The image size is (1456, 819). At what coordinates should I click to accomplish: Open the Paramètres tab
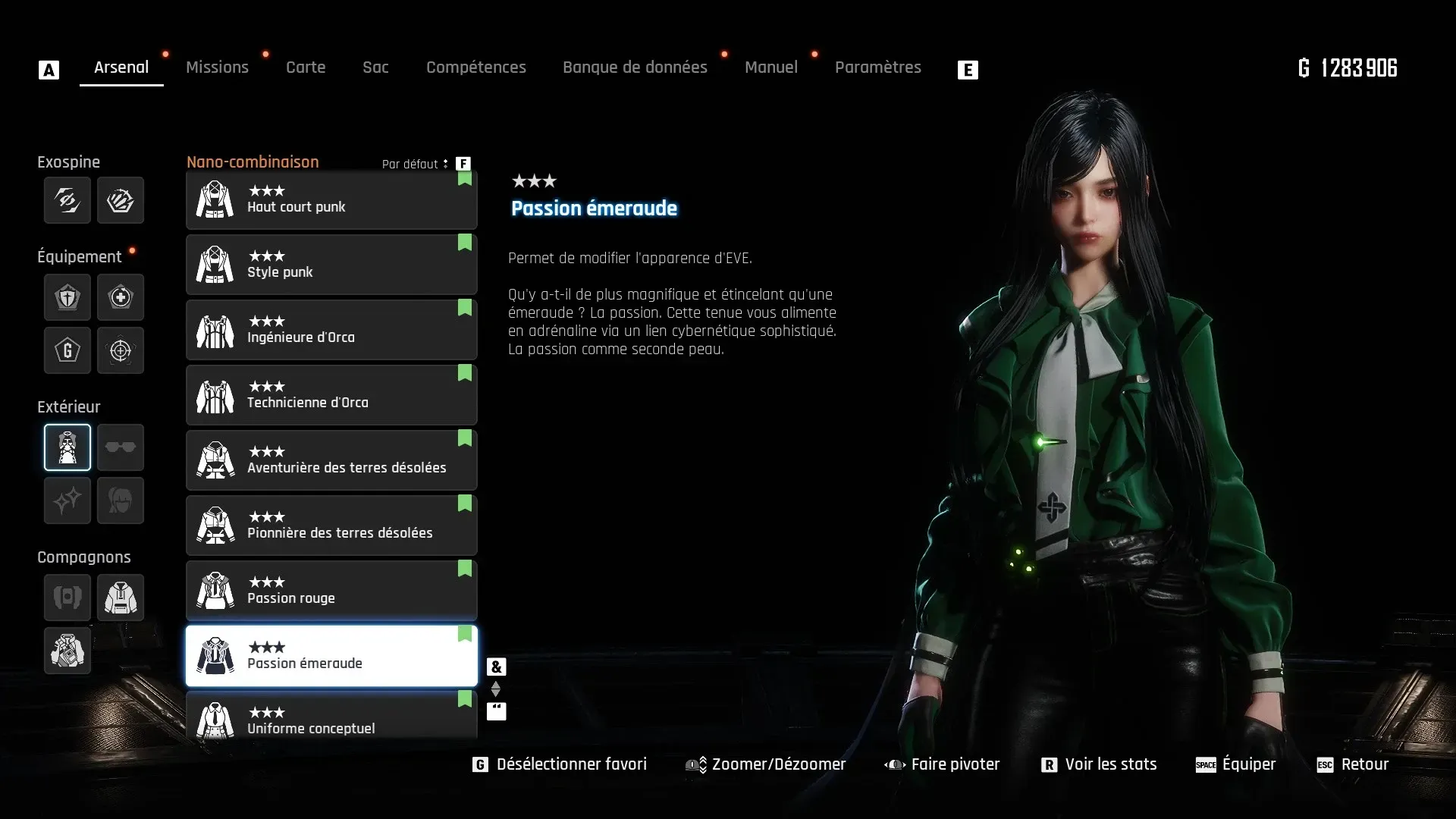click(x=877, y=67)
